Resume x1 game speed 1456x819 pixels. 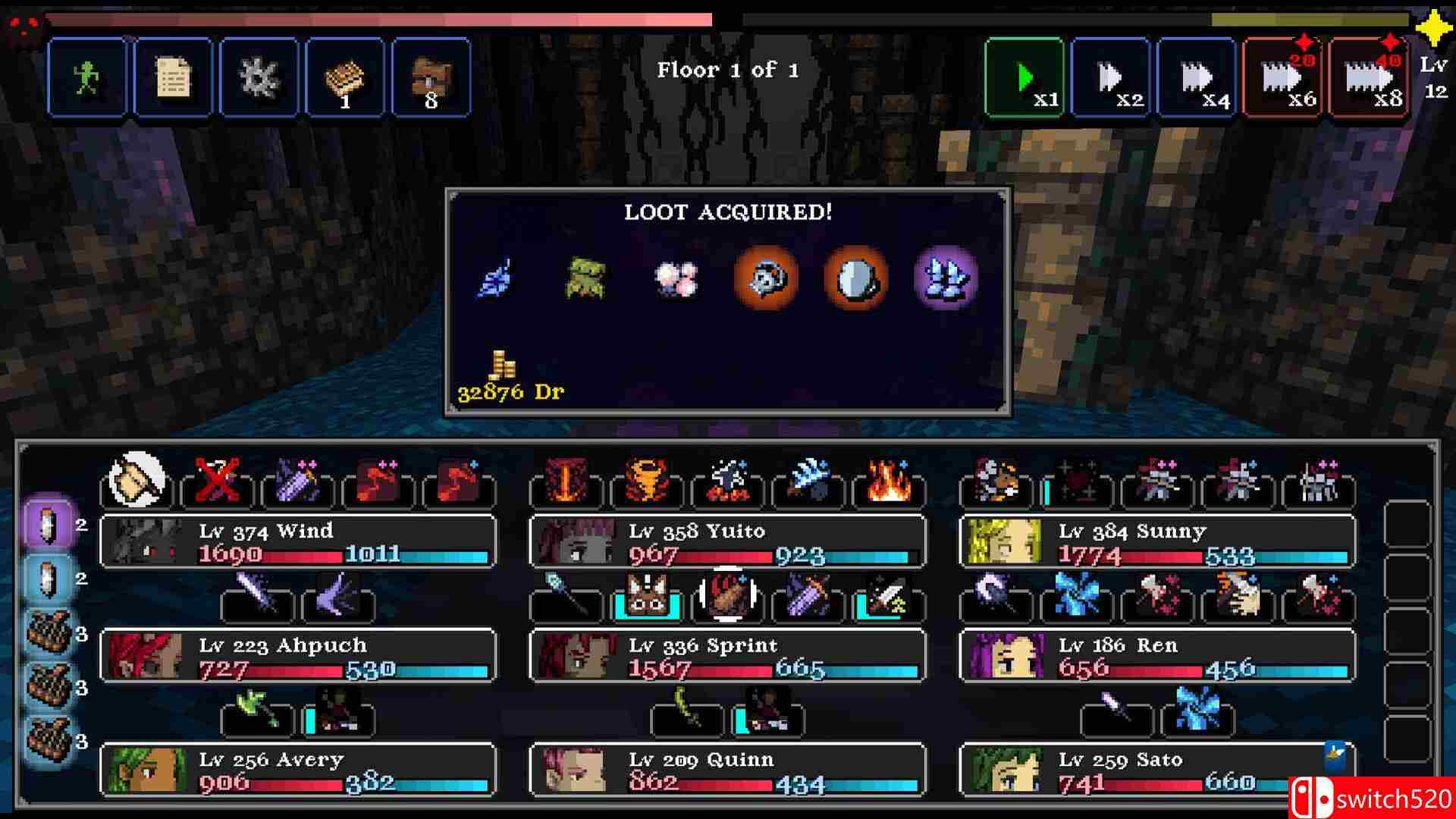coord(1024,76)
